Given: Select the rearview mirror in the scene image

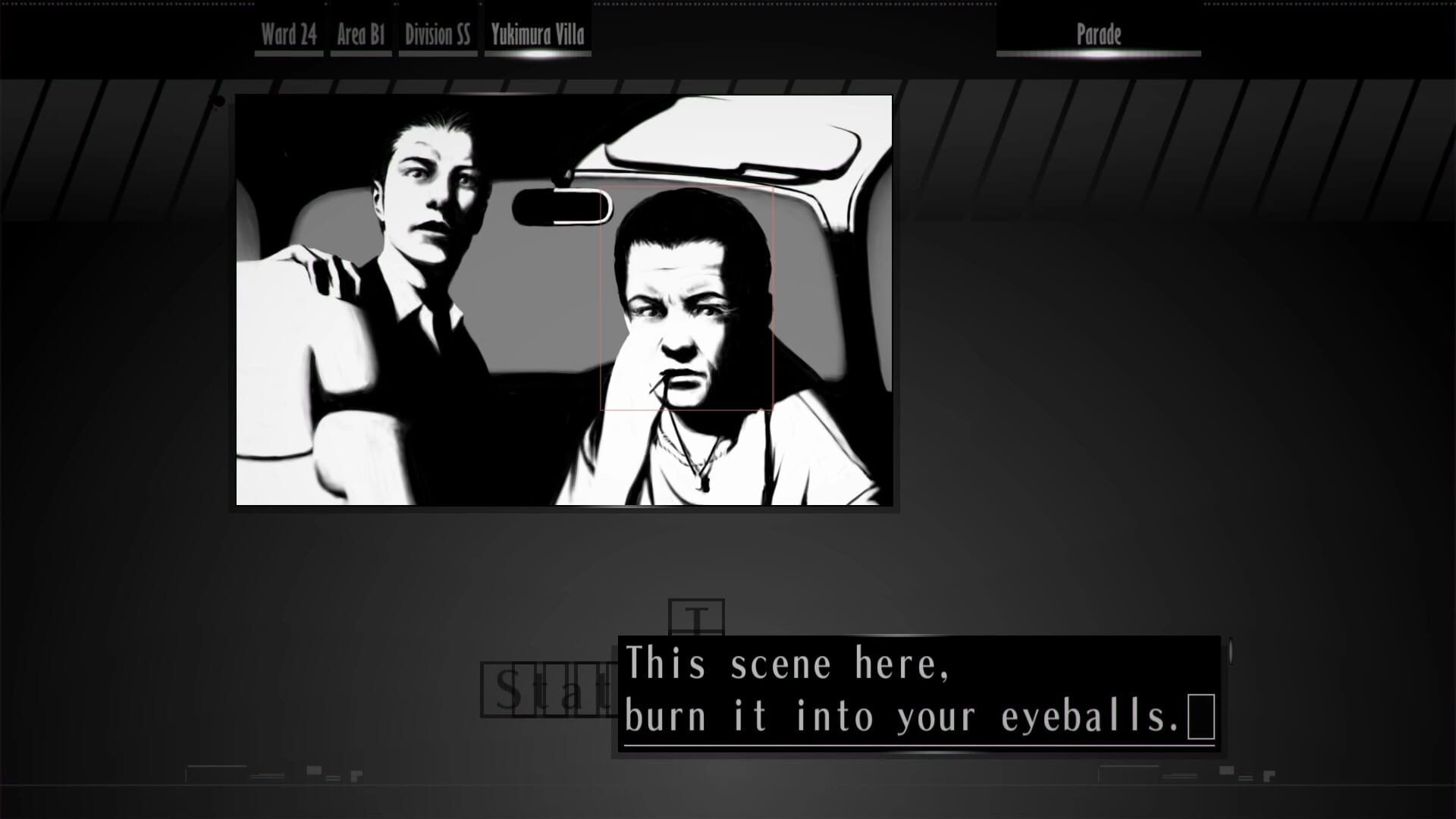Looking at the screenshot, I should coord(561,205).
